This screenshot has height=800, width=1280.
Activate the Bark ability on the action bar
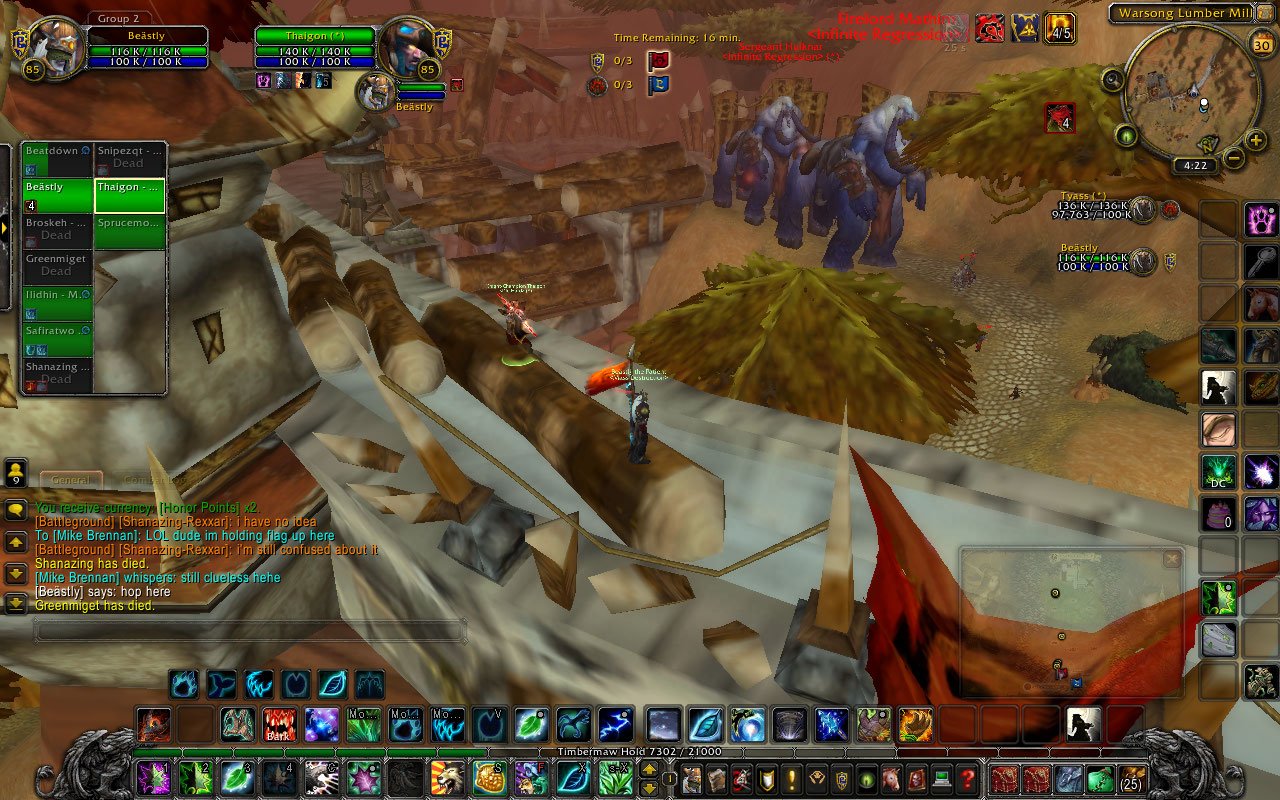(x=279, y=724)
